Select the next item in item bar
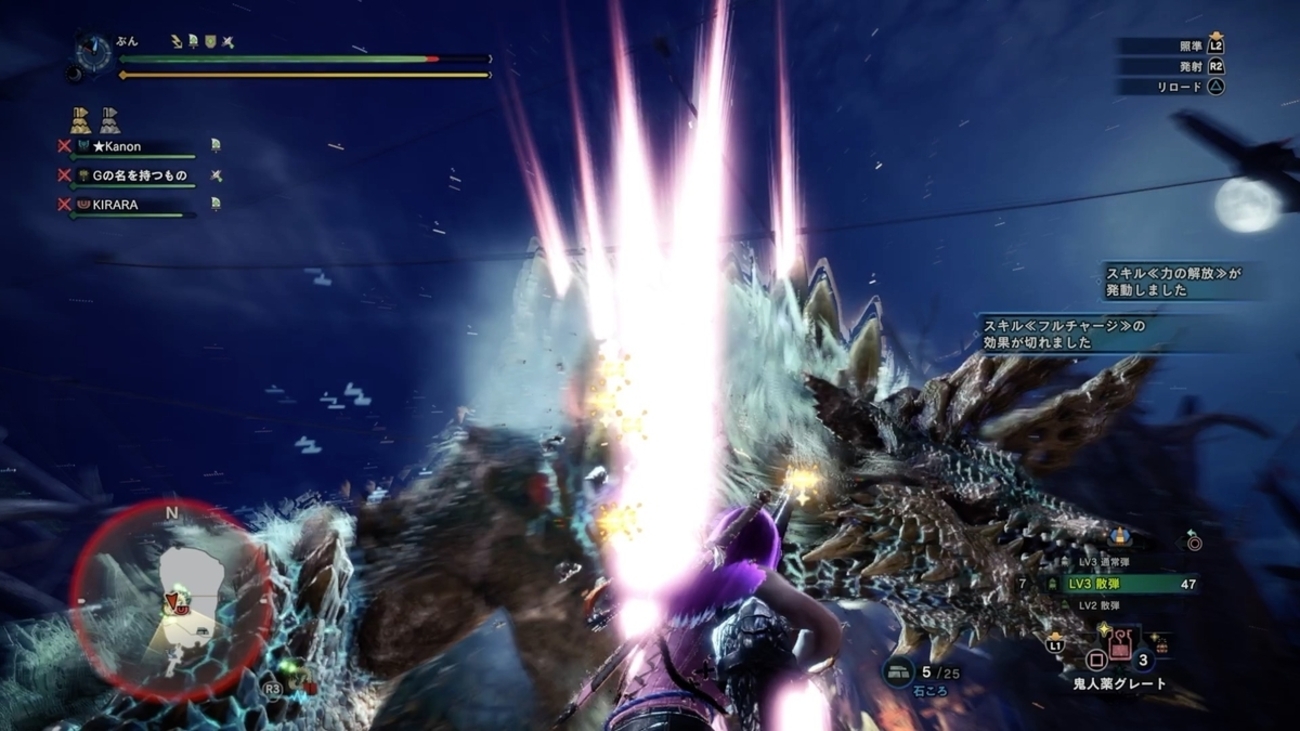Screen dimensions: 1300x731 coord(1161,644)
